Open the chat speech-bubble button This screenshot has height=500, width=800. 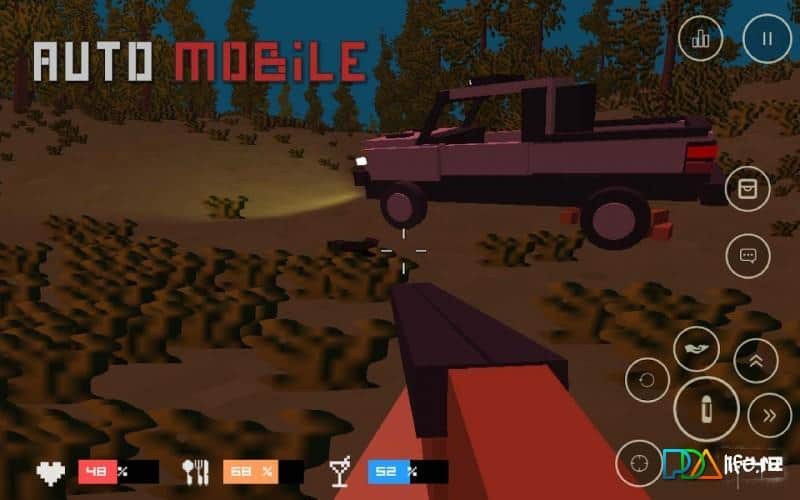[x=747, y=255]
